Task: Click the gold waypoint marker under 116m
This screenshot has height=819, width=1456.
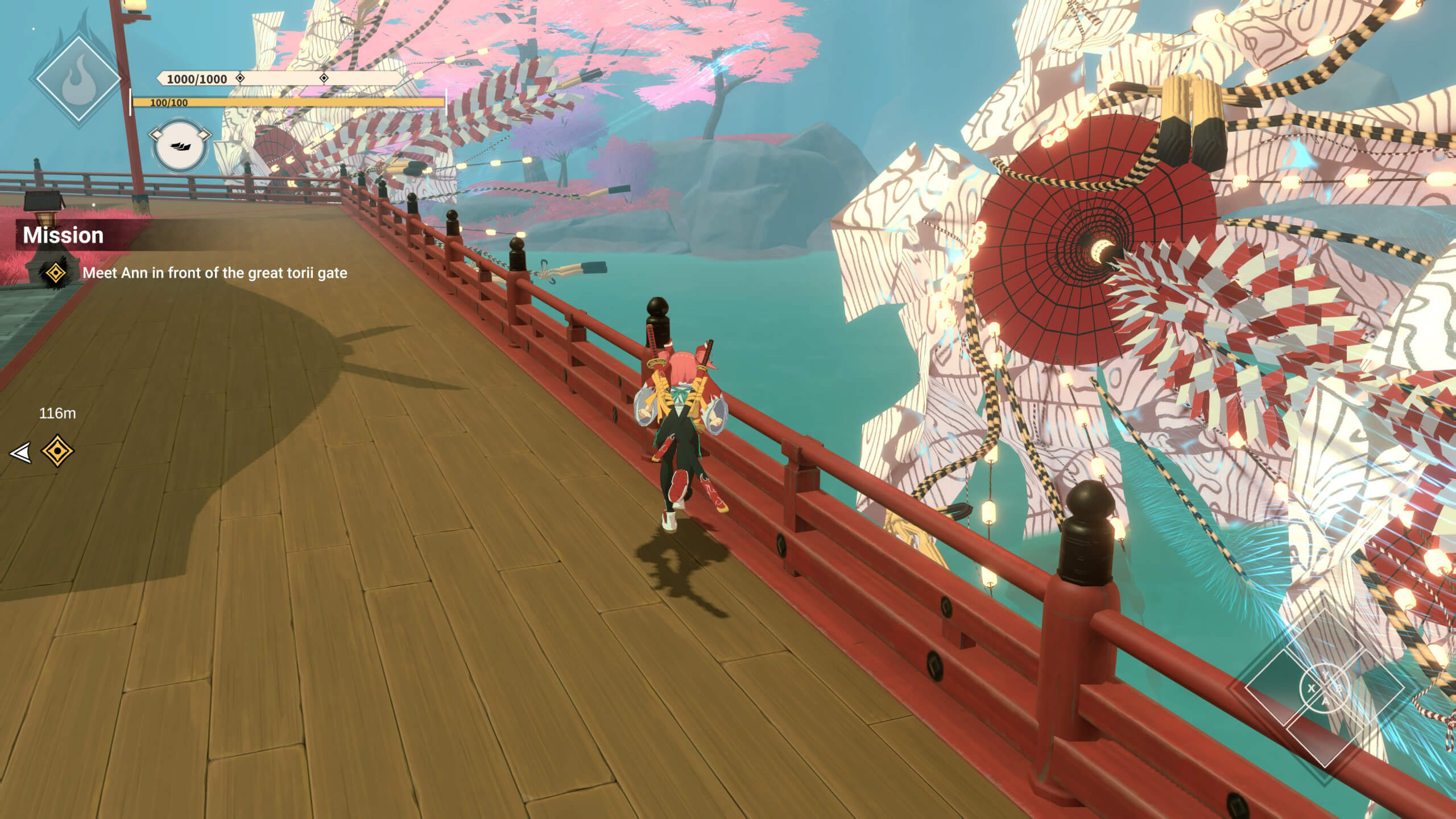Action: 57,451
